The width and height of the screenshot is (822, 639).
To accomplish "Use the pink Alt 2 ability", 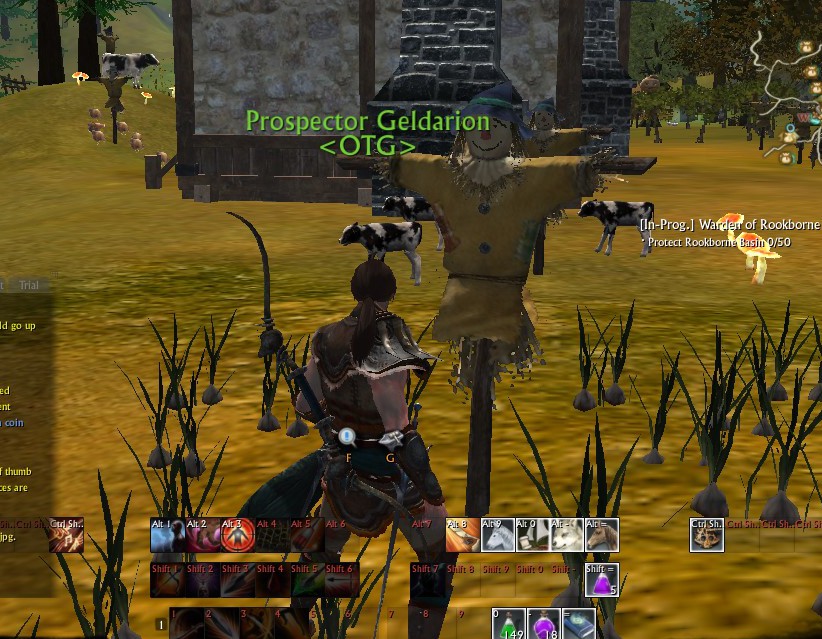I will 202,536.
